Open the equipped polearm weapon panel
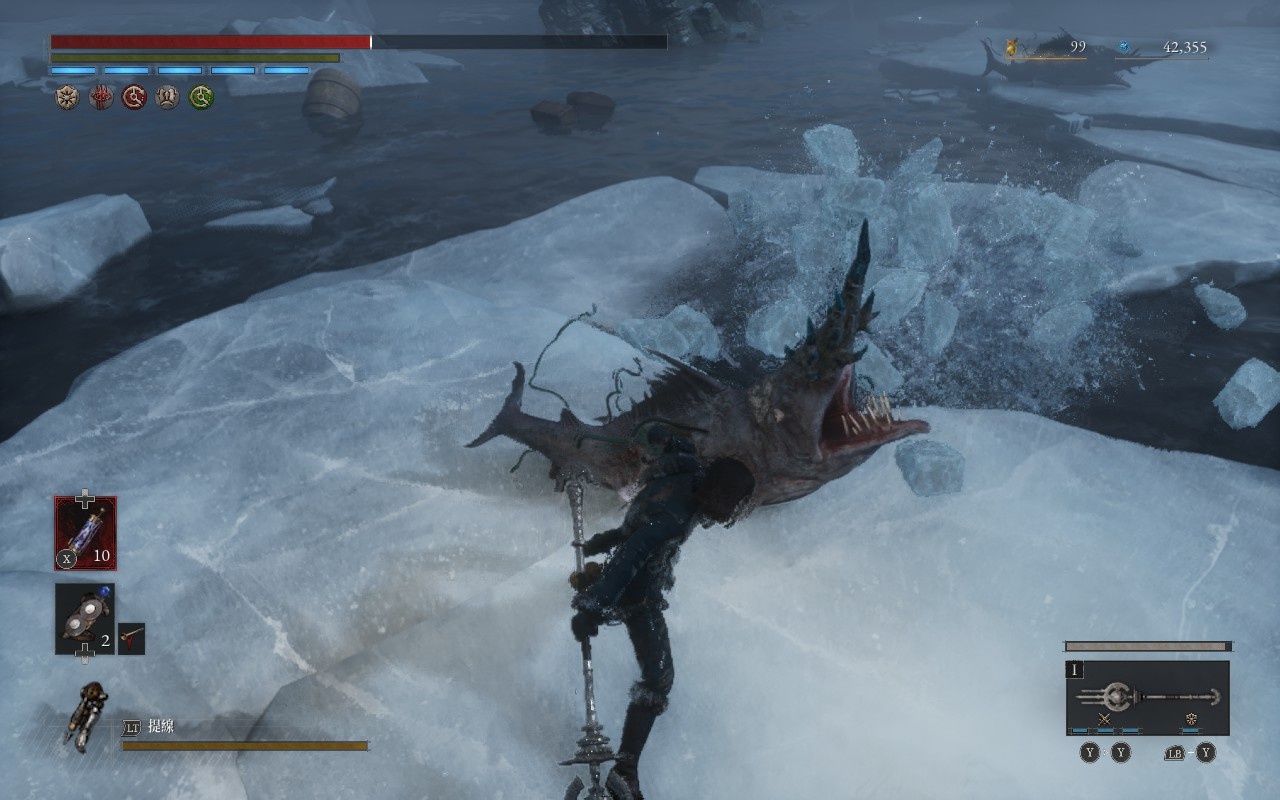This screenshot has width=1280, height=800. coord(1147,697)
